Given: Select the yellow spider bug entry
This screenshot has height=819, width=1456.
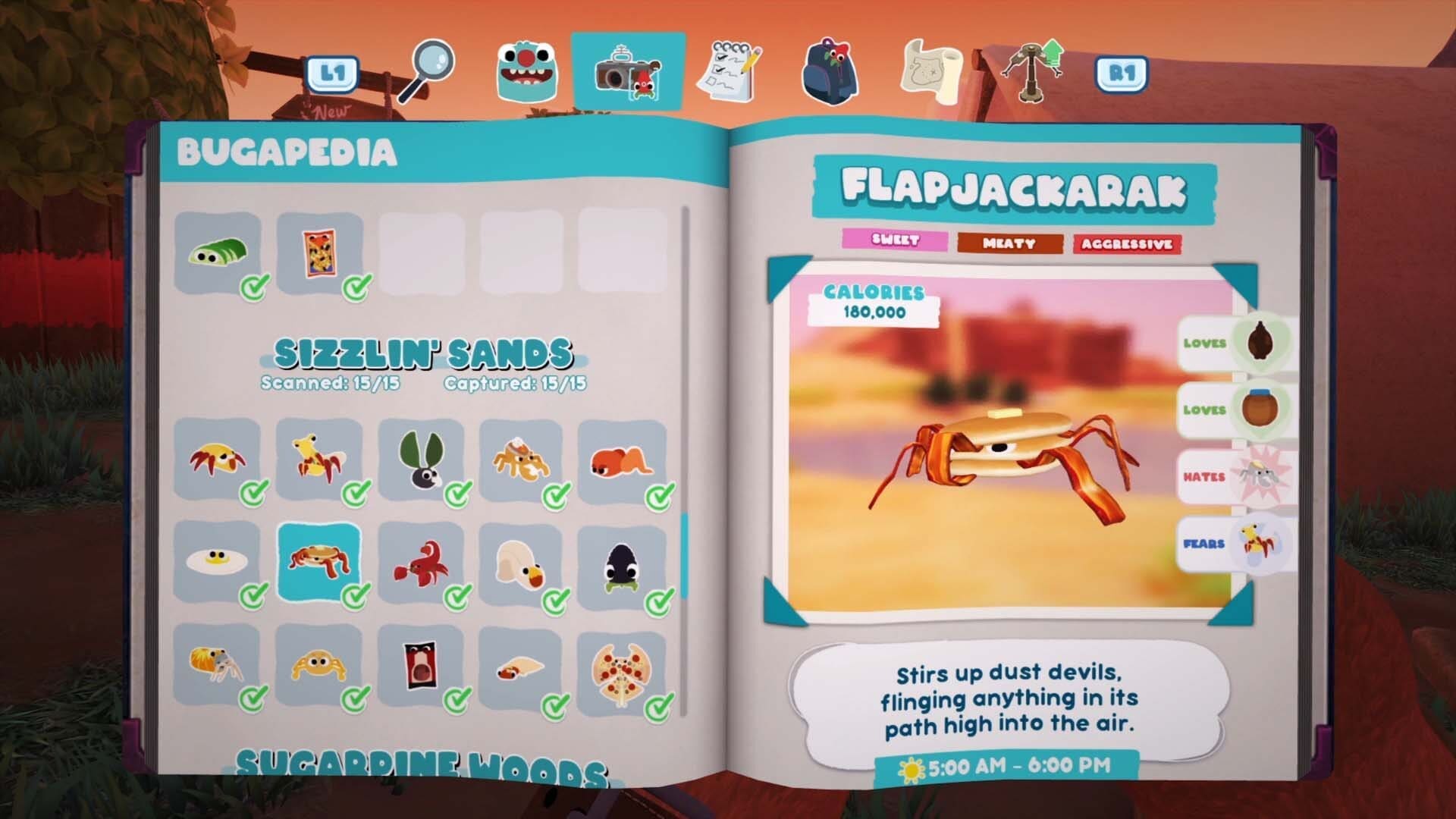Looking at the screenshot, I should click(319, 665).
